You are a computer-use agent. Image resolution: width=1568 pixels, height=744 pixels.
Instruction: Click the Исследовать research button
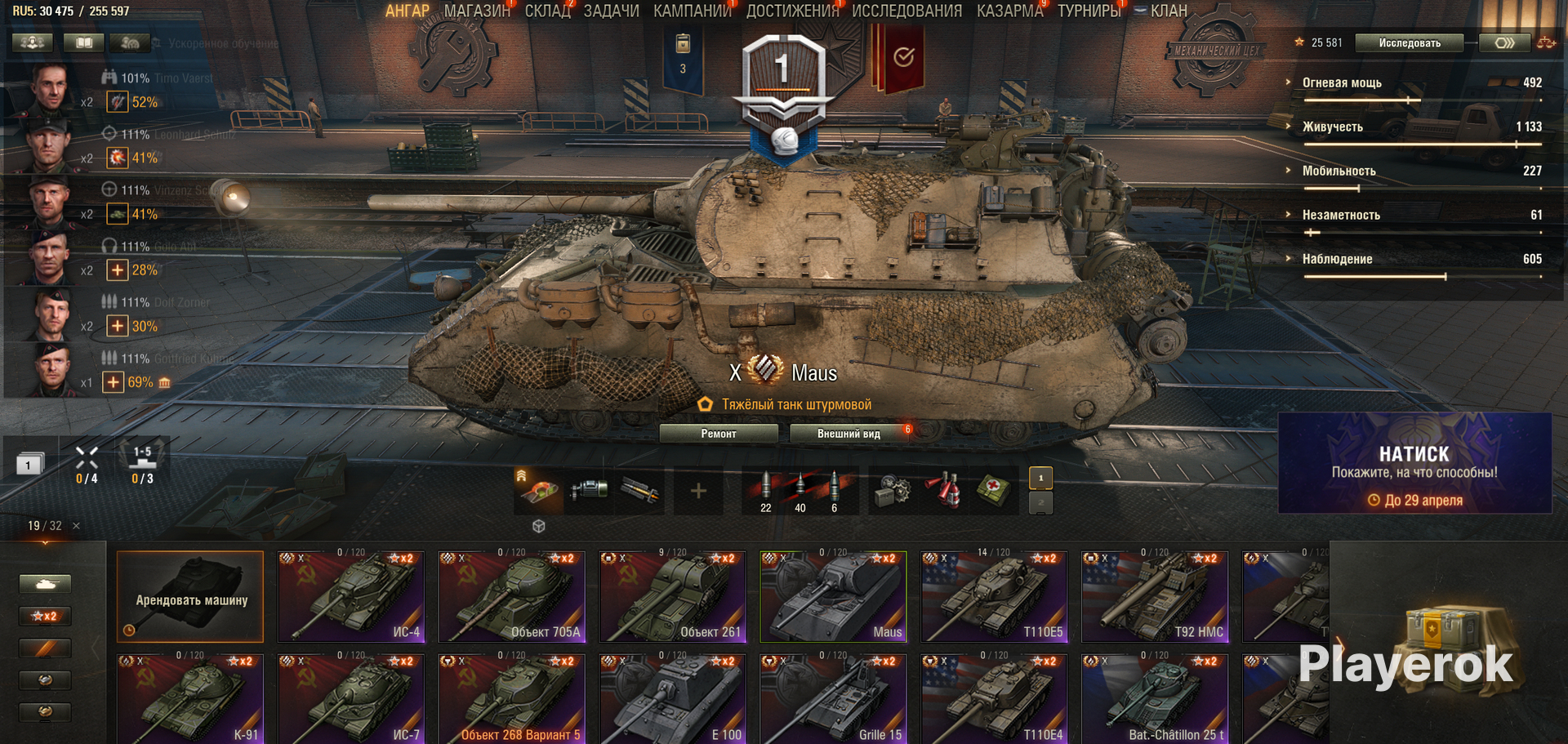coord(1409,43)
